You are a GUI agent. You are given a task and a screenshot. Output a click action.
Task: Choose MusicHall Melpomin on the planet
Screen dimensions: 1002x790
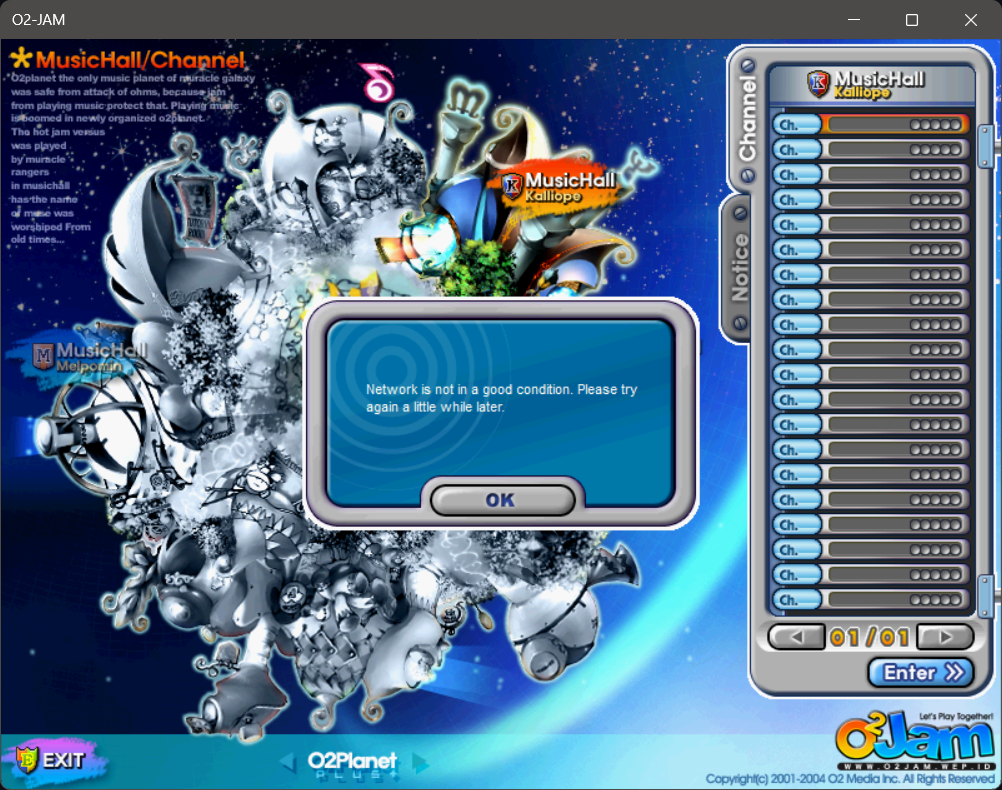tap(92, 357)
